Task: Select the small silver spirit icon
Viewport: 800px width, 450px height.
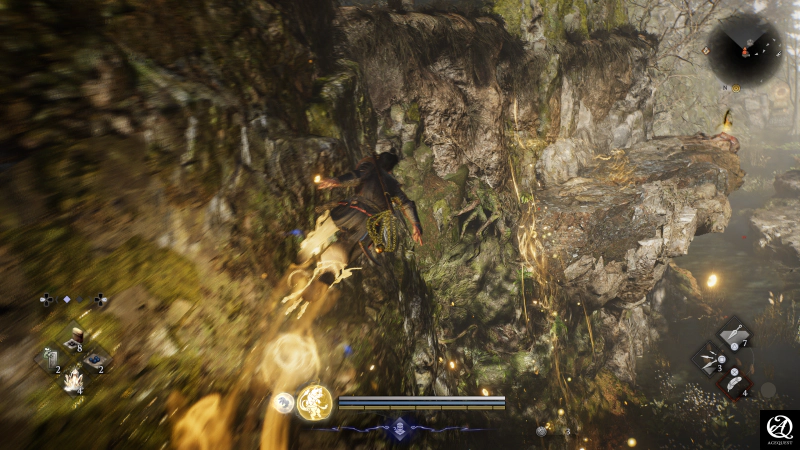Action: [284, 403]
